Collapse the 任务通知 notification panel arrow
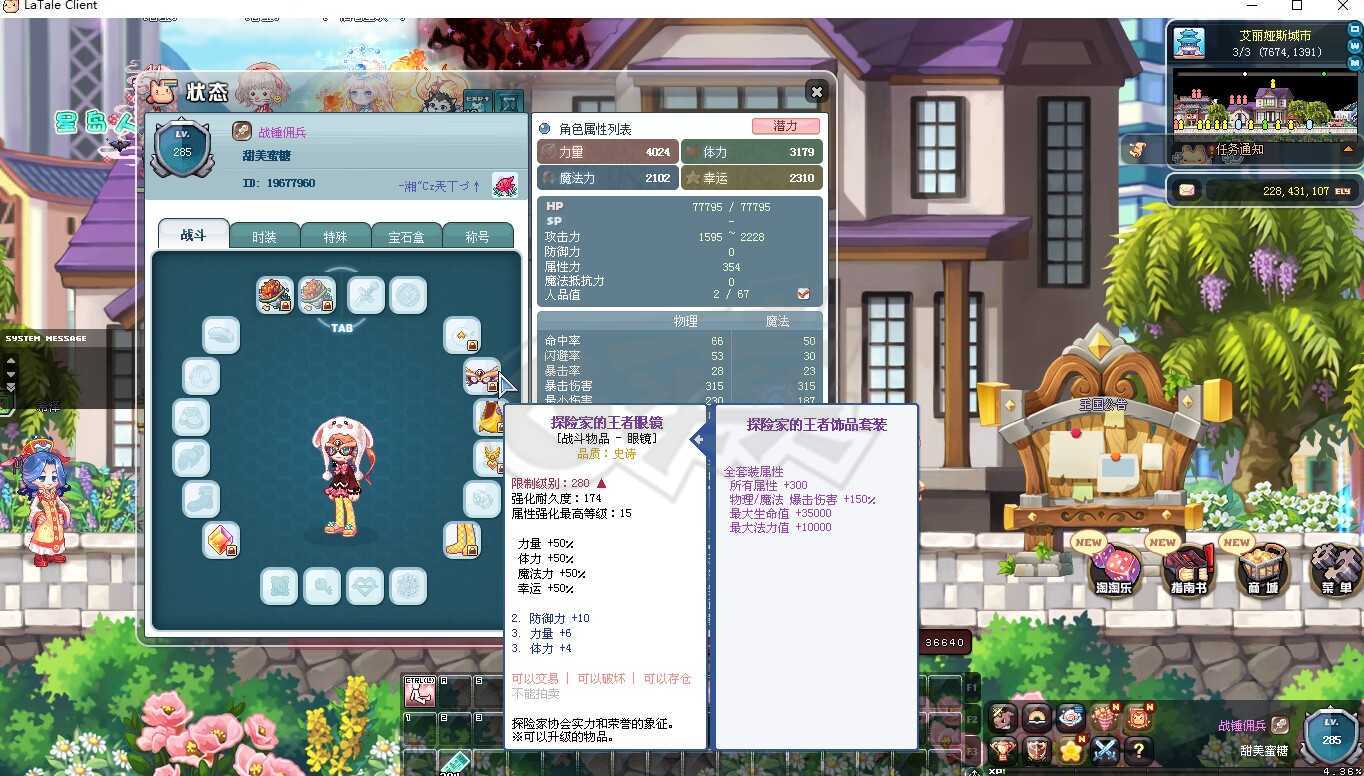1364x776 pixels. point(1349,149)
